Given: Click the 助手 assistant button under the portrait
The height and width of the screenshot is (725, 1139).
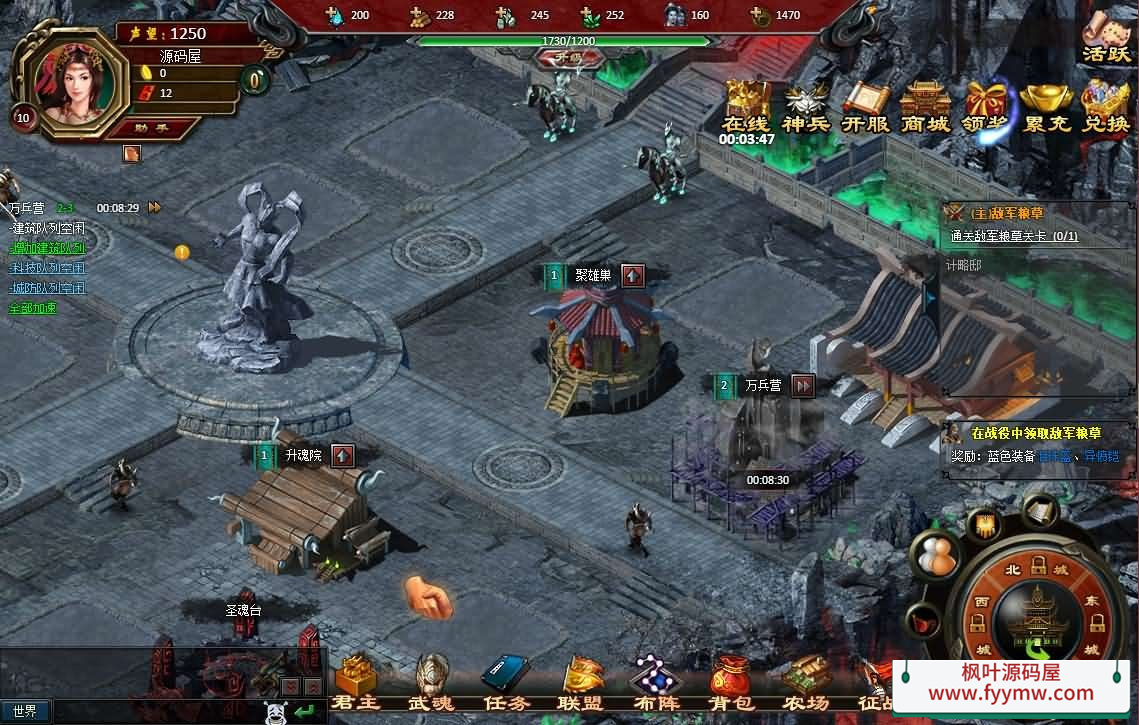Looking at the screenshot, I should pyautogui.click(x=154, y=127).
